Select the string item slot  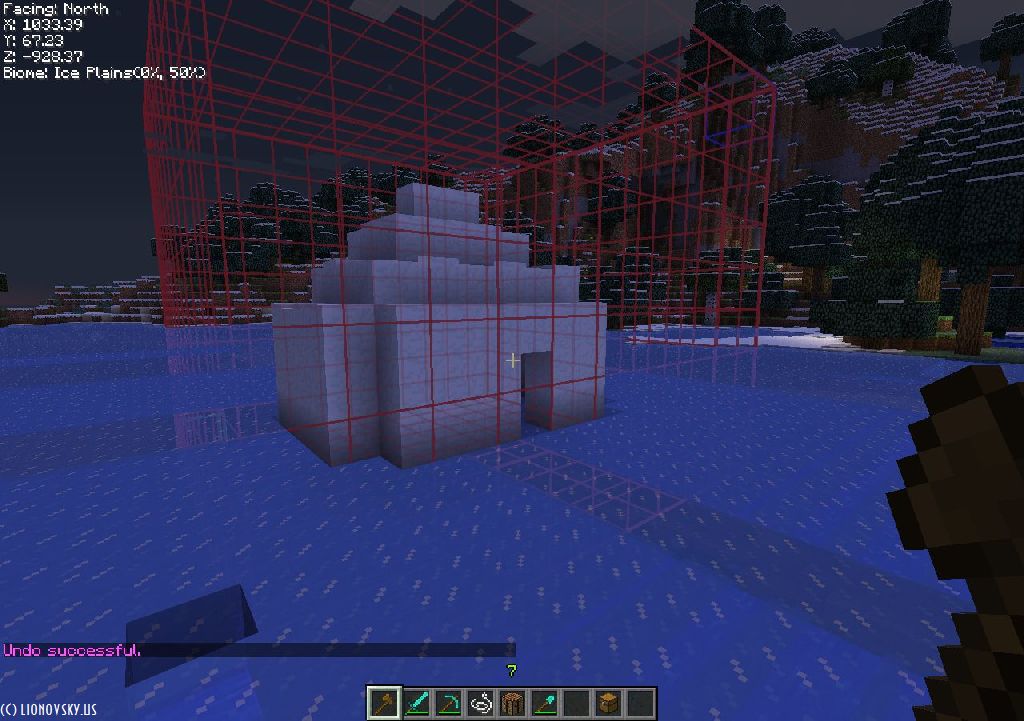pyautogui.click(x=480, y=703)
